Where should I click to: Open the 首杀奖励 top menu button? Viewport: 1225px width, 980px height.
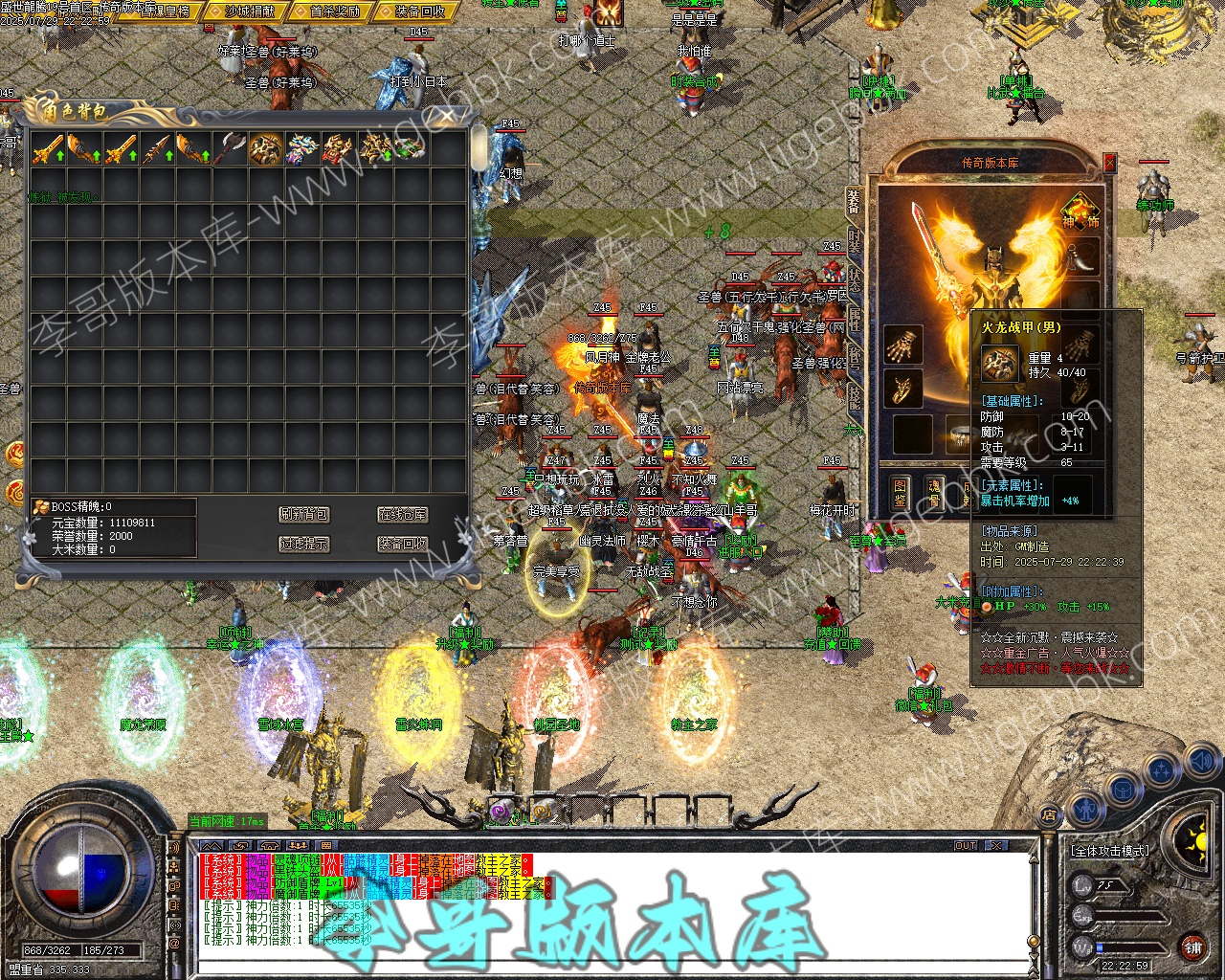[x=335, y=11]
